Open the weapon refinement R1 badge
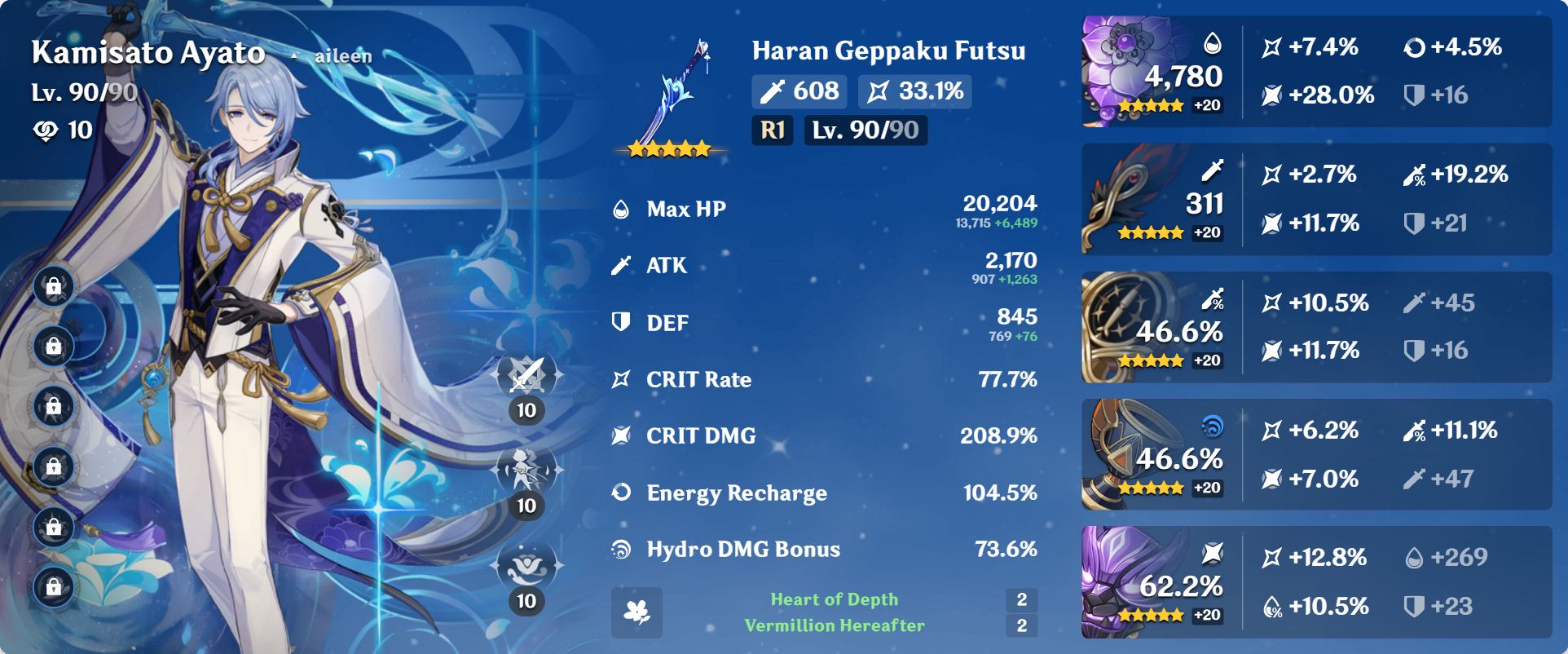The height and width of the screenshot is (654, 1568). click(x=771, y=129)
